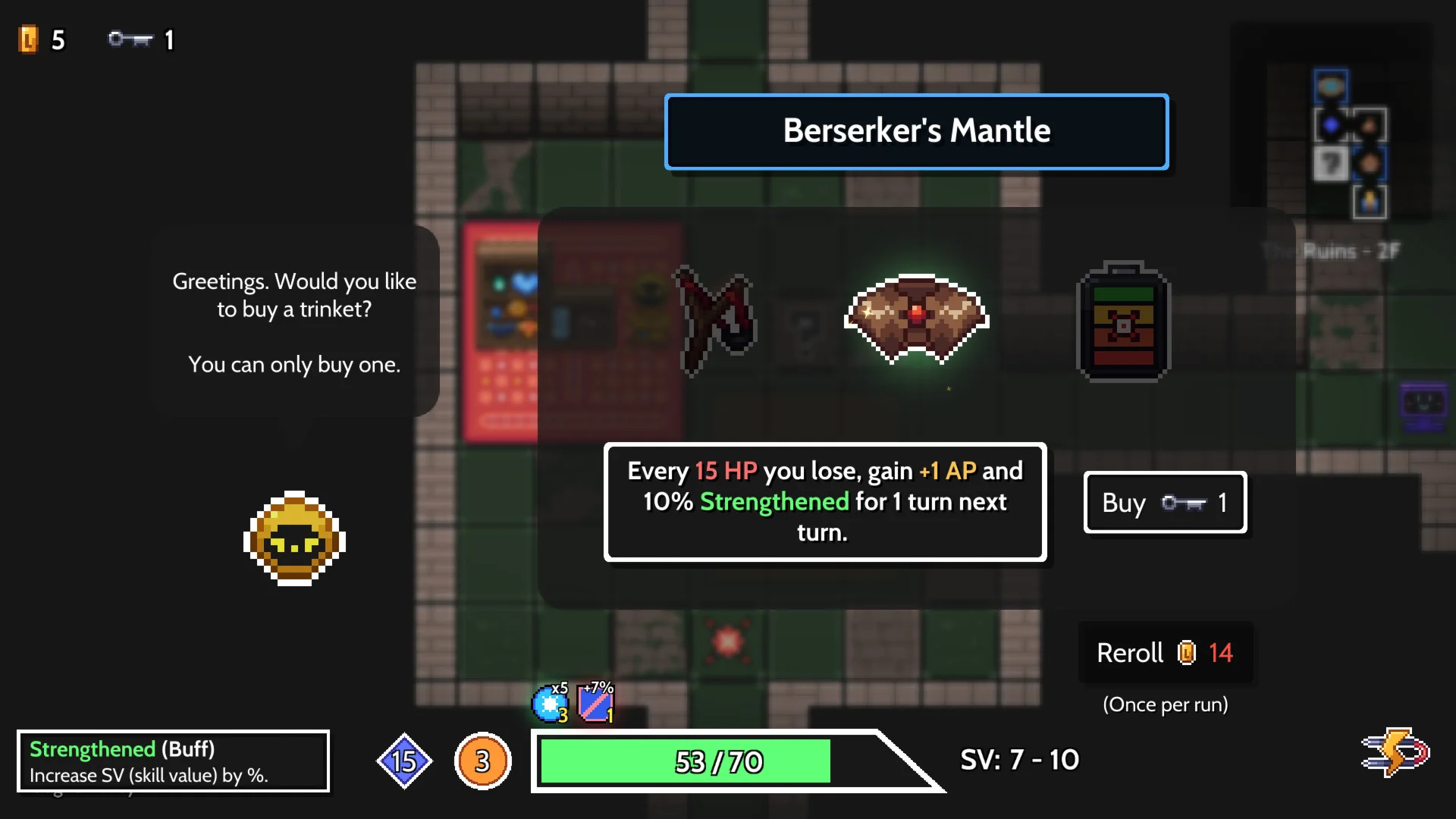
Task: Select the orange circle 3 stat icon
Action: 482,761
